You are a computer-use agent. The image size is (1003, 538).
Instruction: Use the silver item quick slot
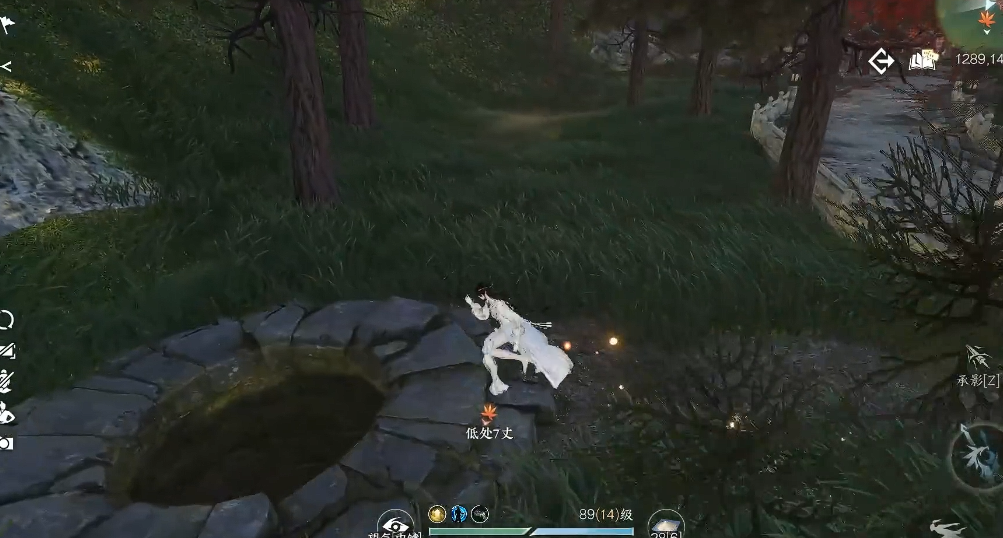[666, 523]
